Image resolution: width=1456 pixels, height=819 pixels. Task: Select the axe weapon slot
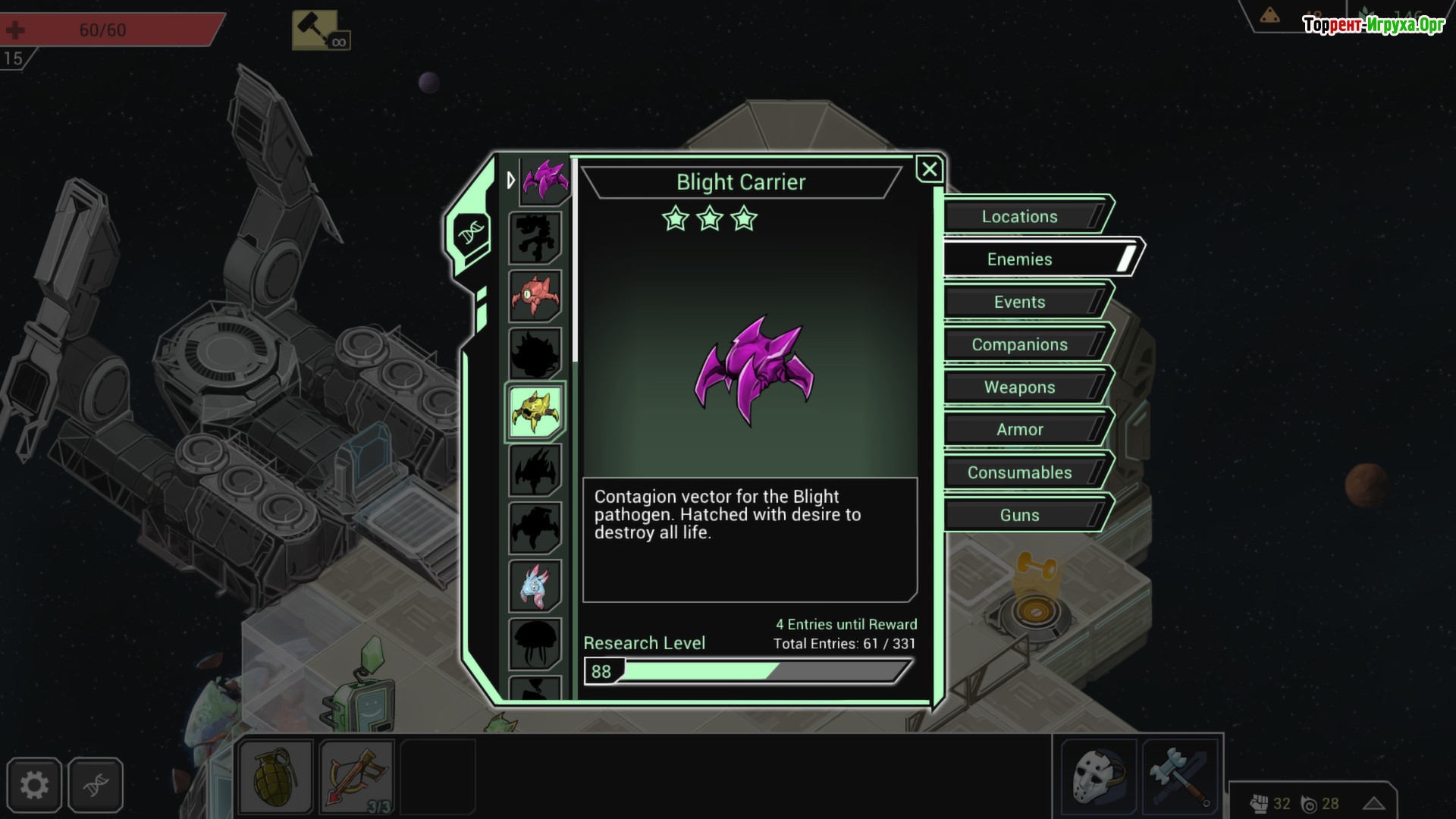[1179, 777]
